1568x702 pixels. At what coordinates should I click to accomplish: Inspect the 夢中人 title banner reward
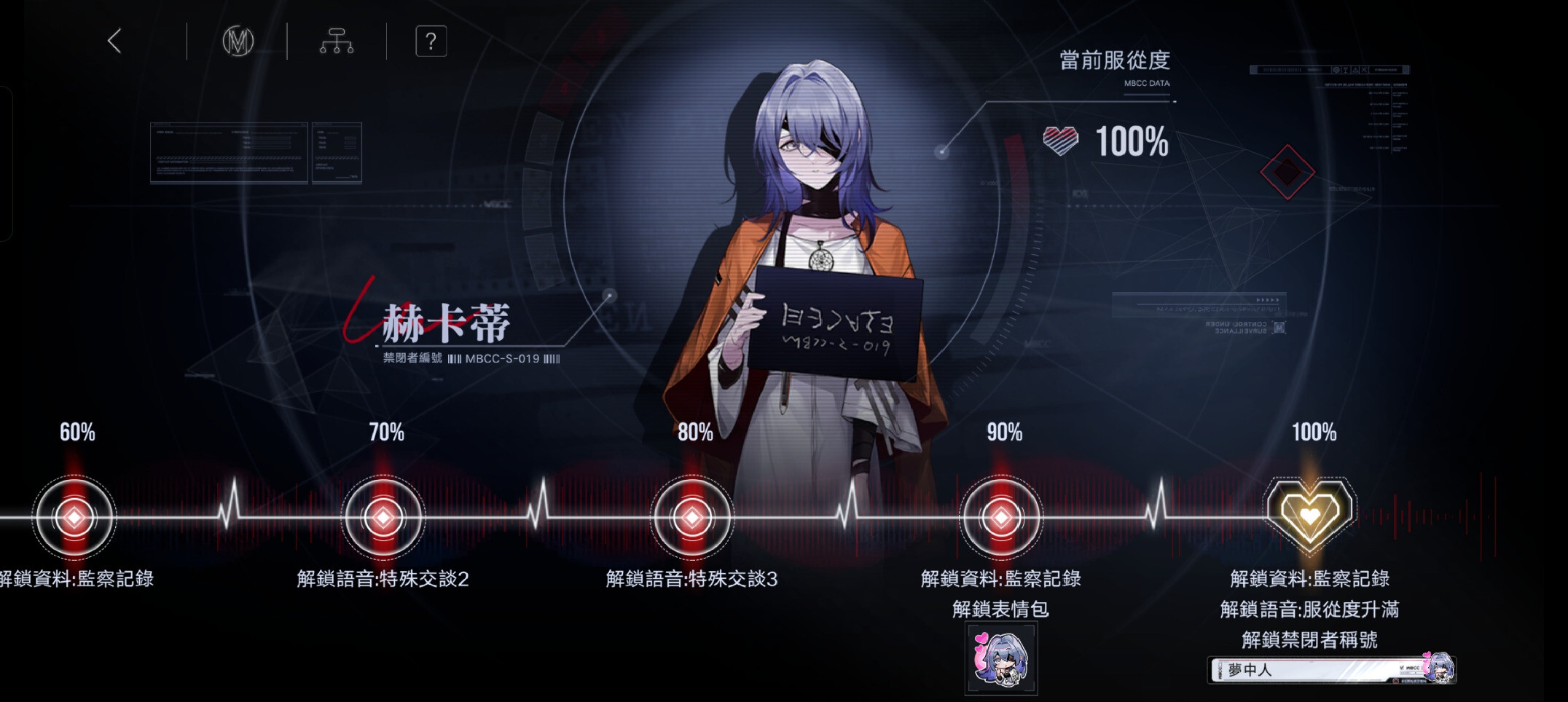coord(1330,669)
